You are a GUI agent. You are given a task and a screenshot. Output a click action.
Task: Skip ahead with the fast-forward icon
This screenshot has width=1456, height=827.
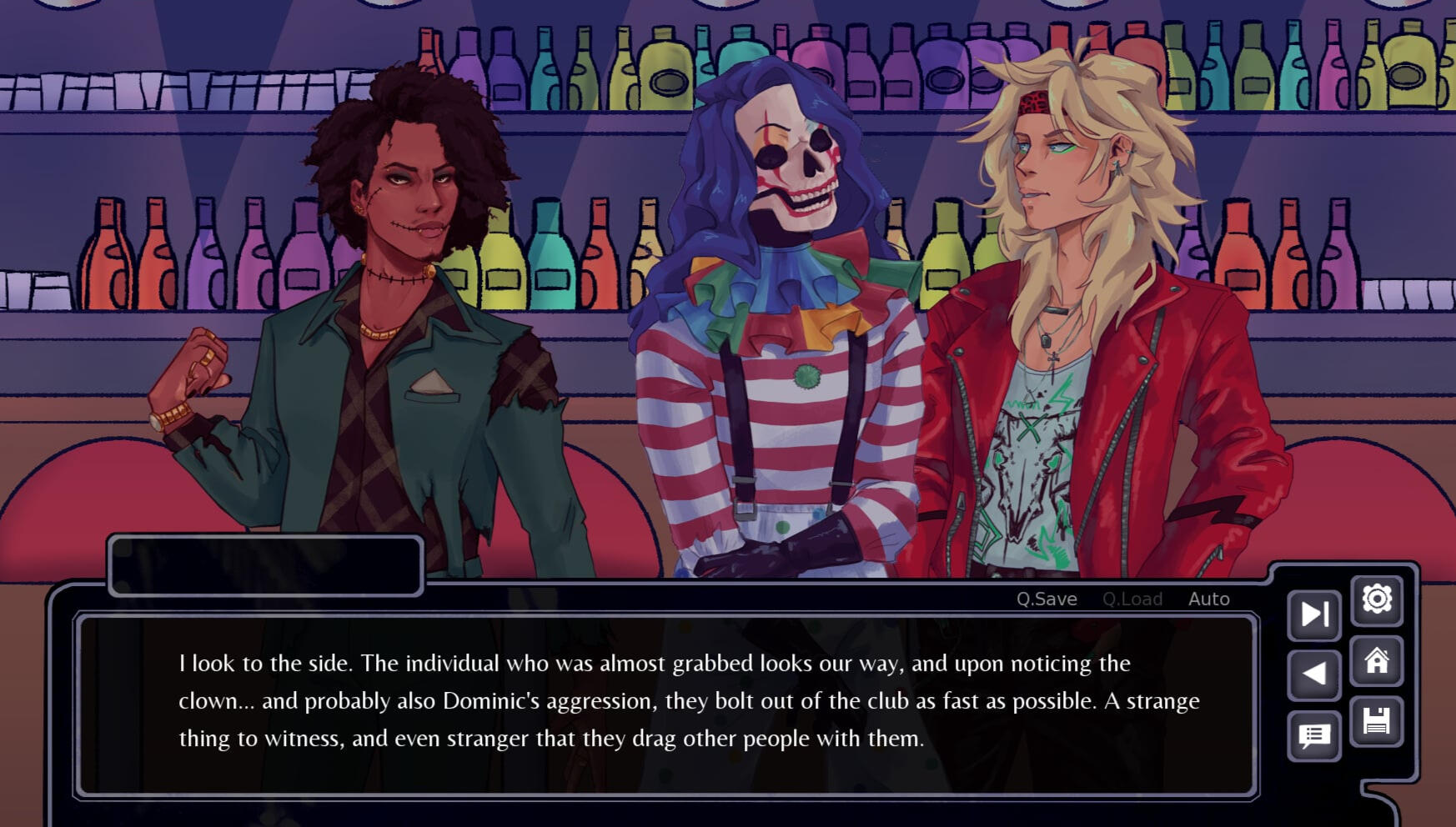1314,615
